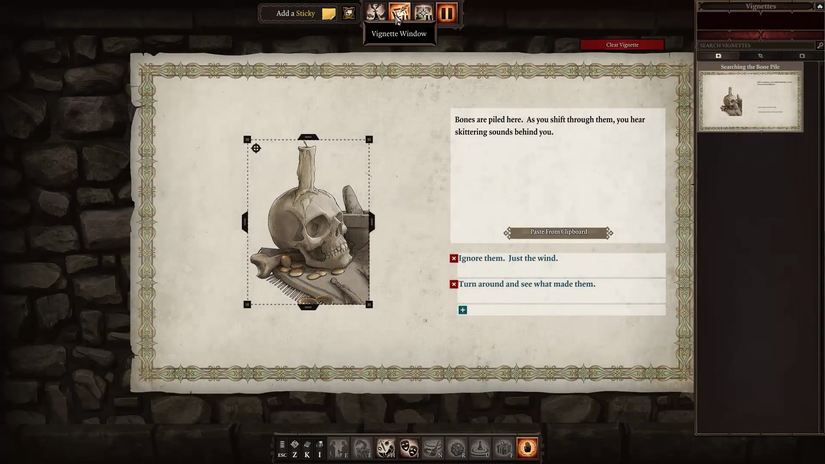Open the "Searching the Bone Pile" vignette thumbnail

[x=750, y=100]
